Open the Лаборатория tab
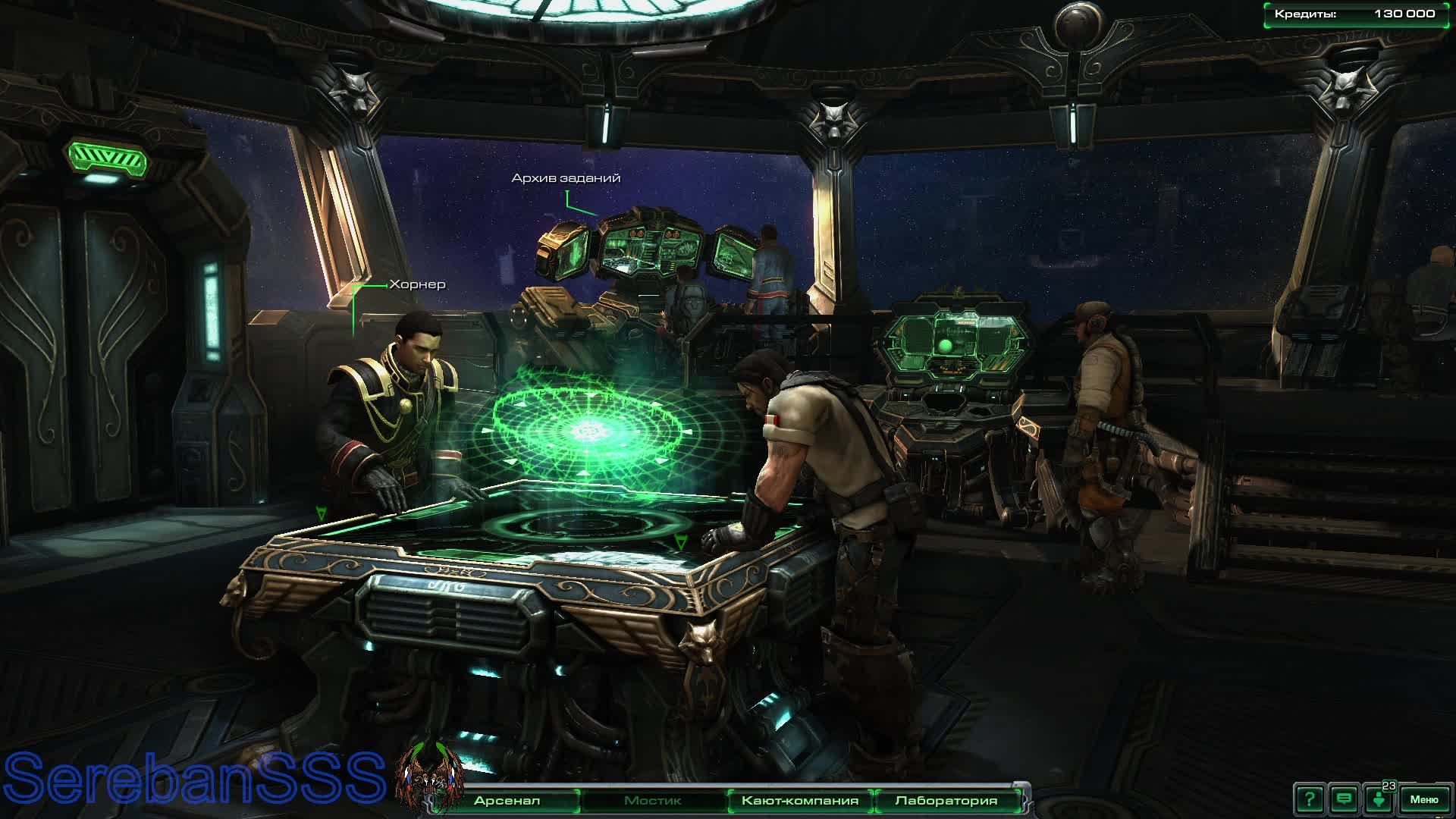This screenshot has width=1456, height=819. coord(946,800)
